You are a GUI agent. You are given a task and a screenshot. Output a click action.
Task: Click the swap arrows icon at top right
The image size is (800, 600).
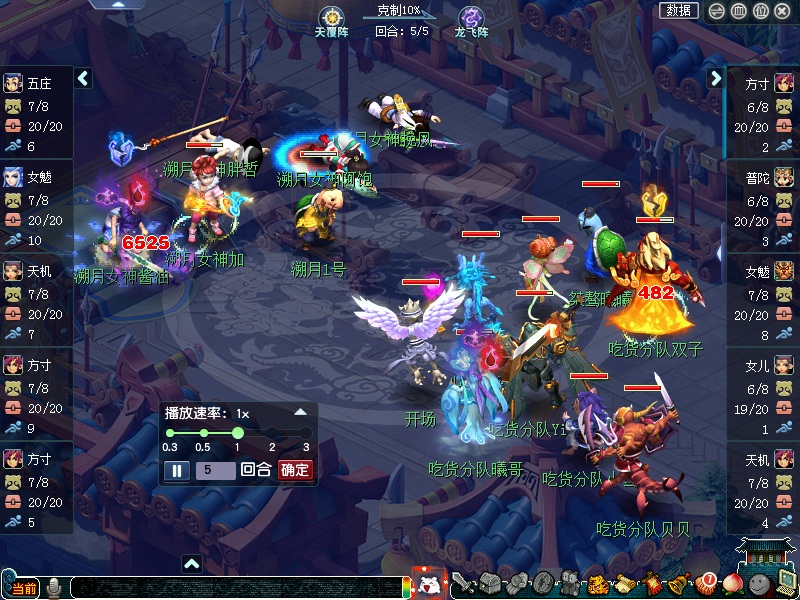(716, 11)
